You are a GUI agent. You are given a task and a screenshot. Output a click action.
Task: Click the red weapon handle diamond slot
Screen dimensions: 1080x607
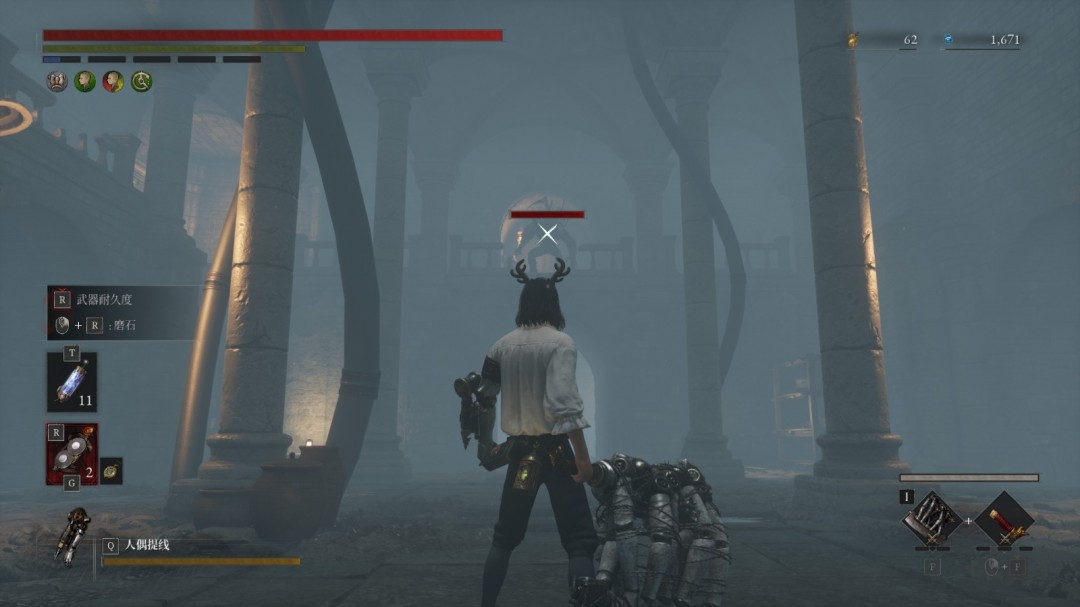point(1004,519)
